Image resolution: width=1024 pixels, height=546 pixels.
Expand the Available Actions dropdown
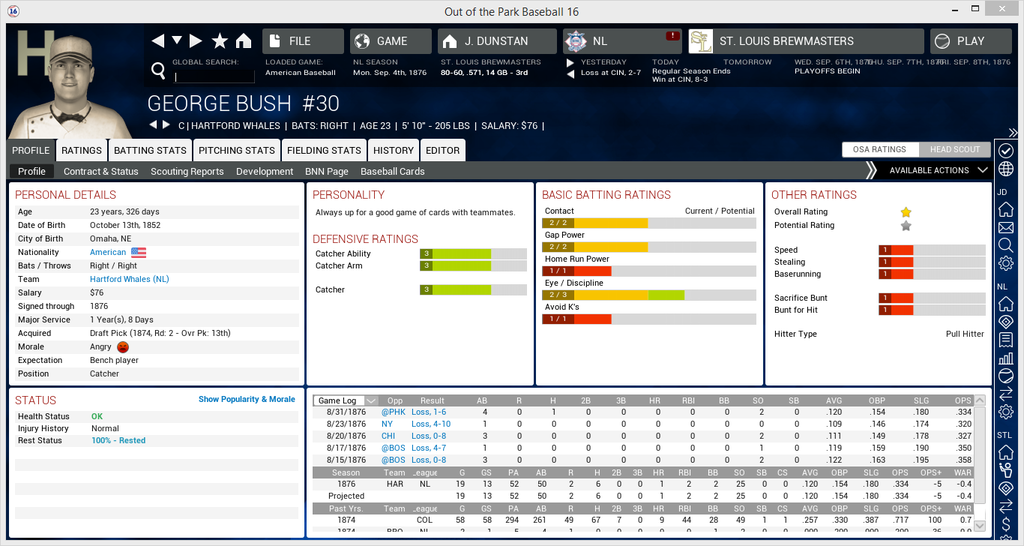click(938, 171)
